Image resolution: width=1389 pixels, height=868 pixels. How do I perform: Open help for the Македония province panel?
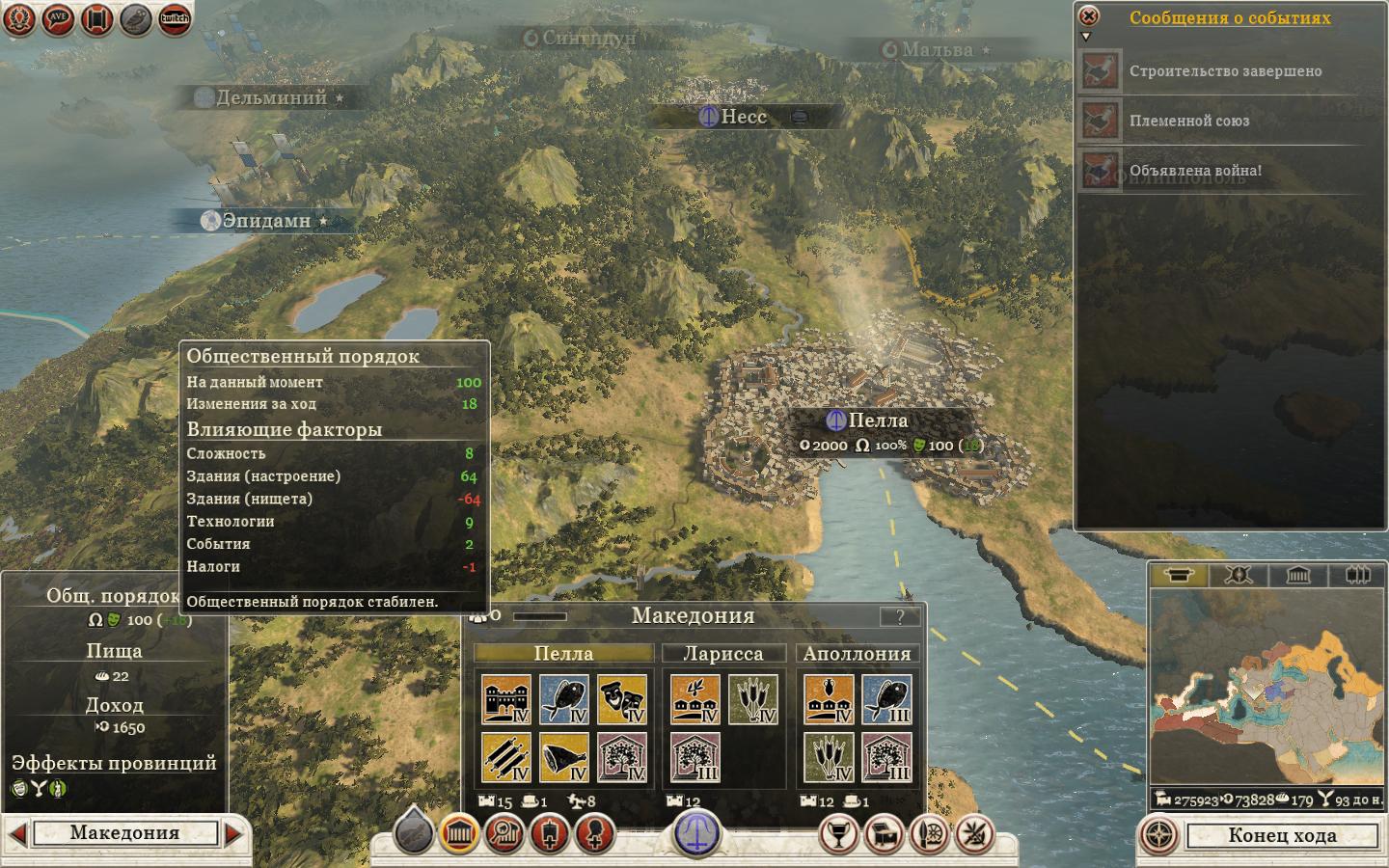[x=900, y=617]
